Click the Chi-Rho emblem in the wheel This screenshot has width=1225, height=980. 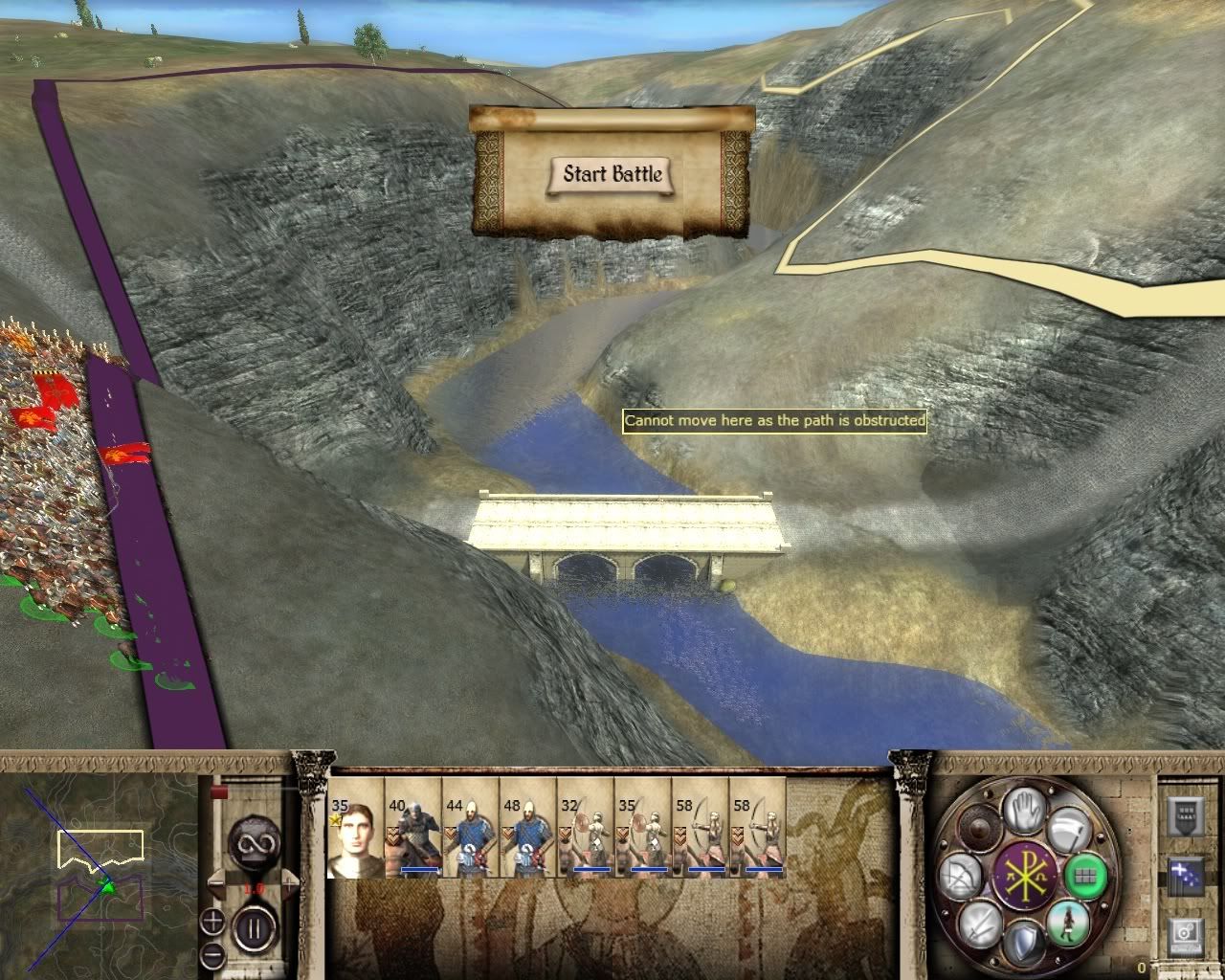coord(1023,877)
